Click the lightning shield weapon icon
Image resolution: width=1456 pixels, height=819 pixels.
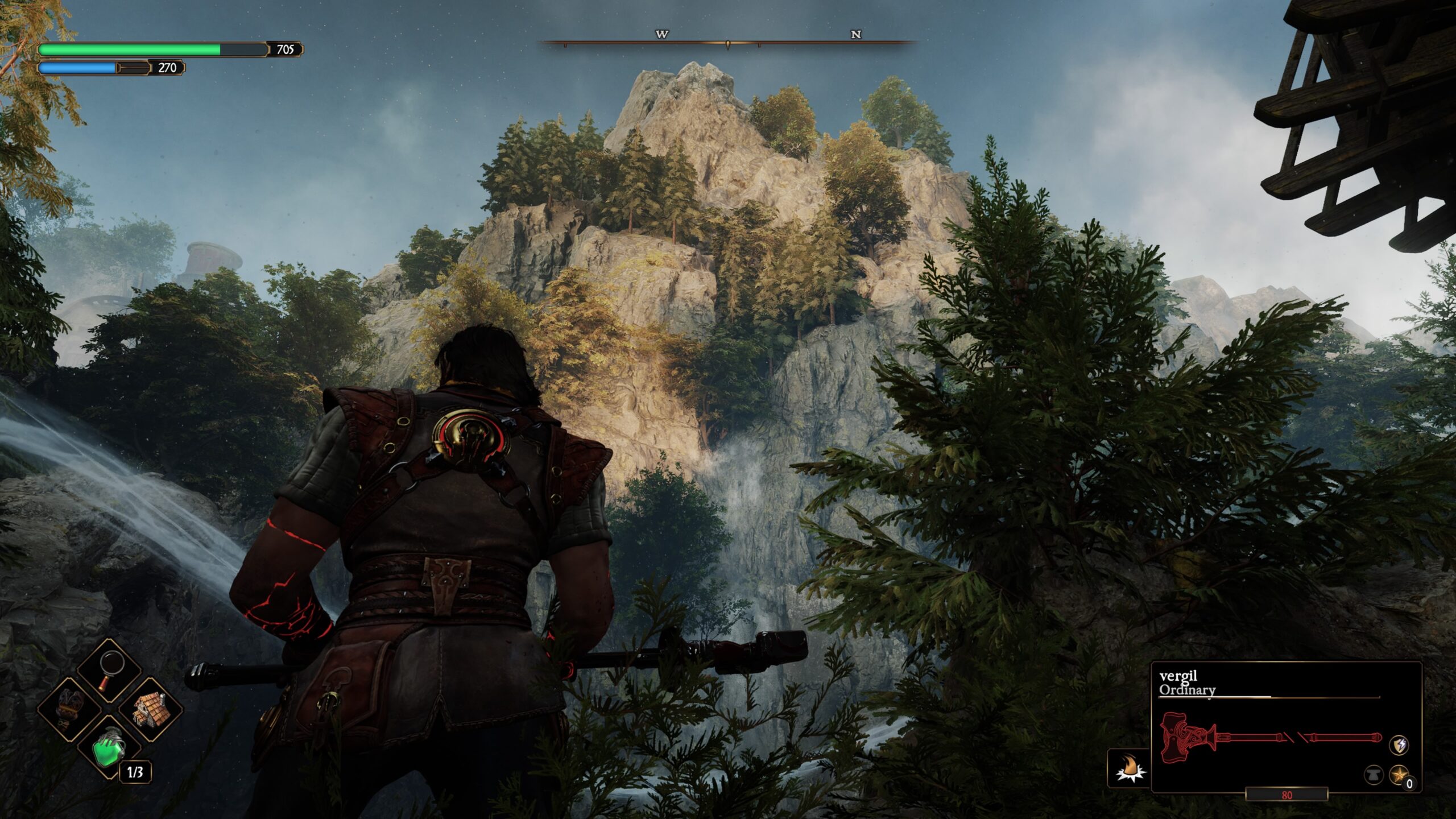coord(1399,744)
